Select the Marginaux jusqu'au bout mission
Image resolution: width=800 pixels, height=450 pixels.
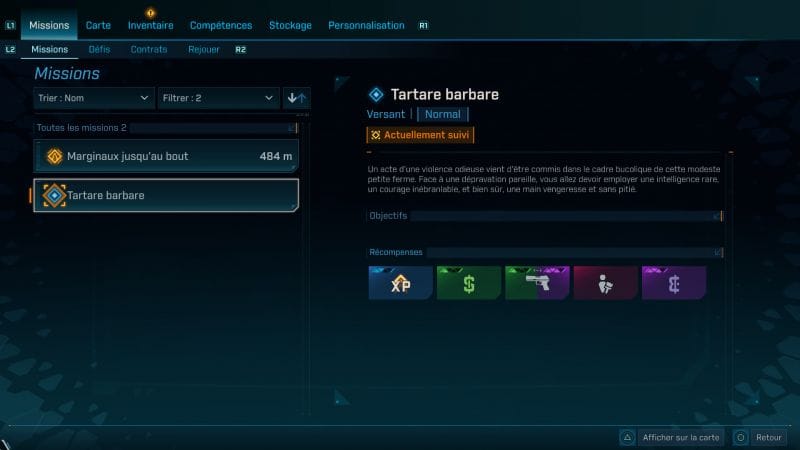(x=166, y=156)
